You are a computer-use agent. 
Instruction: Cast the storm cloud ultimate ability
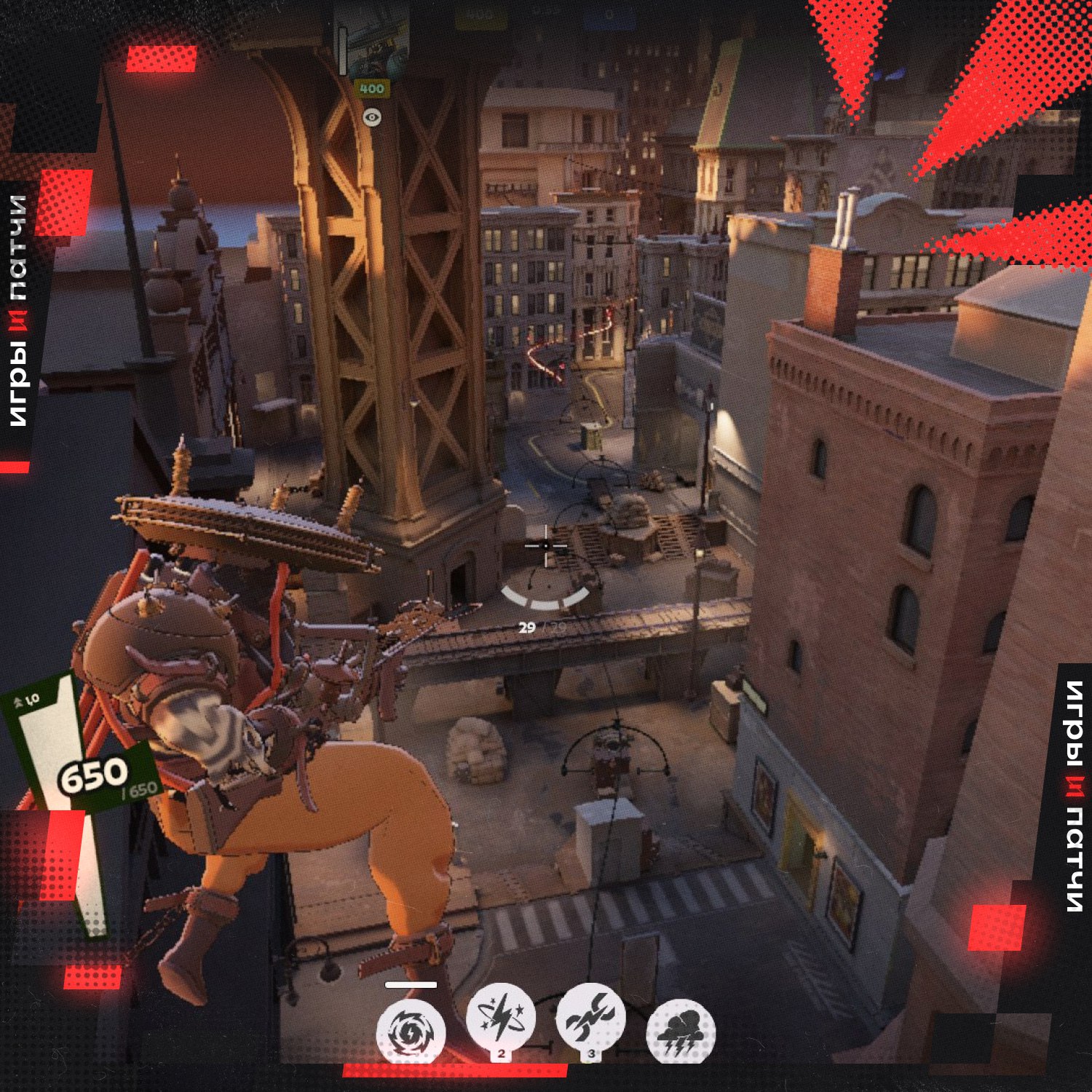[681, 1032]
